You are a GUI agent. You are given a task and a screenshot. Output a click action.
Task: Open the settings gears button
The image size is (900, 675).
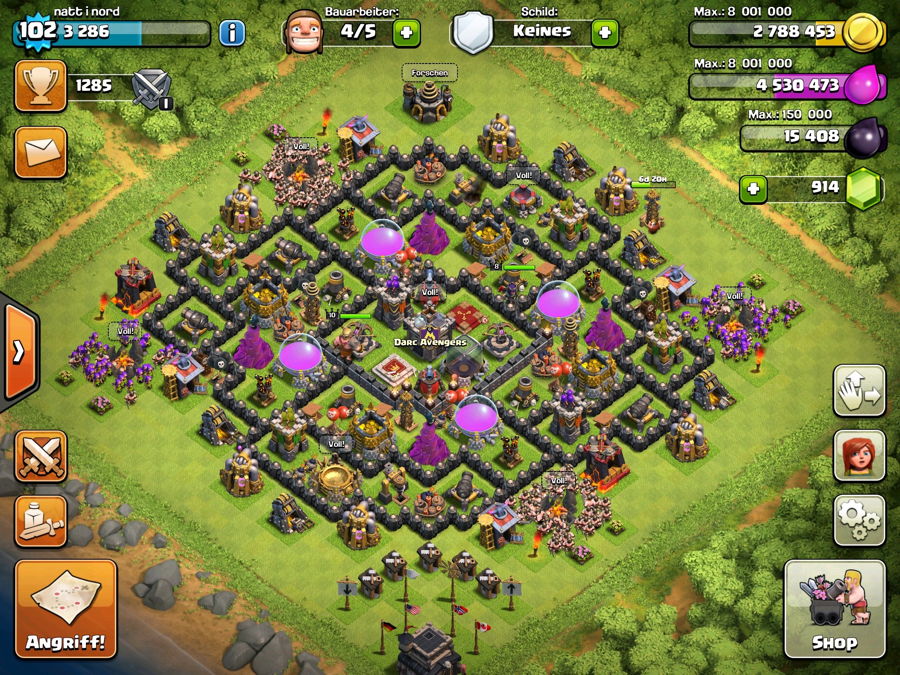click(859, 518)
